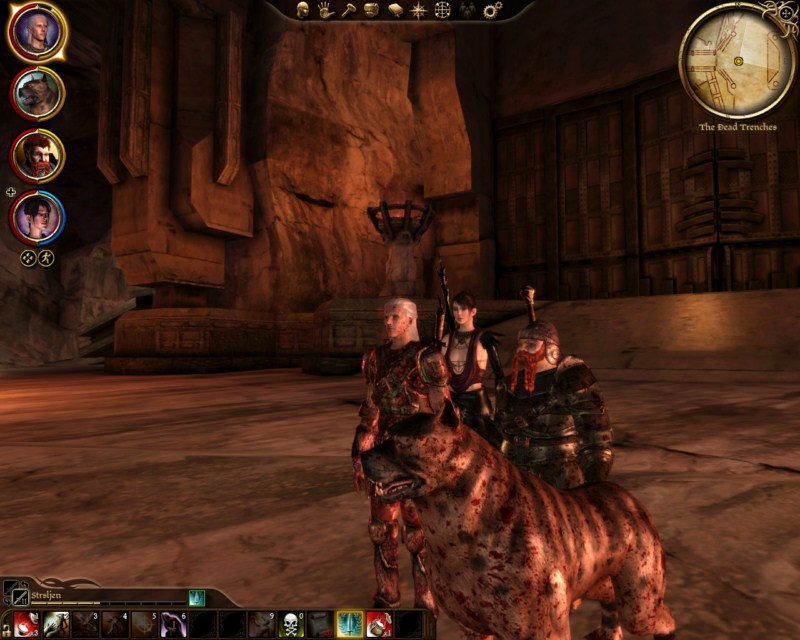The width and height of the screenshot is (800, 640).
Task: Select the white-haired hero's portrait
Action: click(x=37, y=33)
